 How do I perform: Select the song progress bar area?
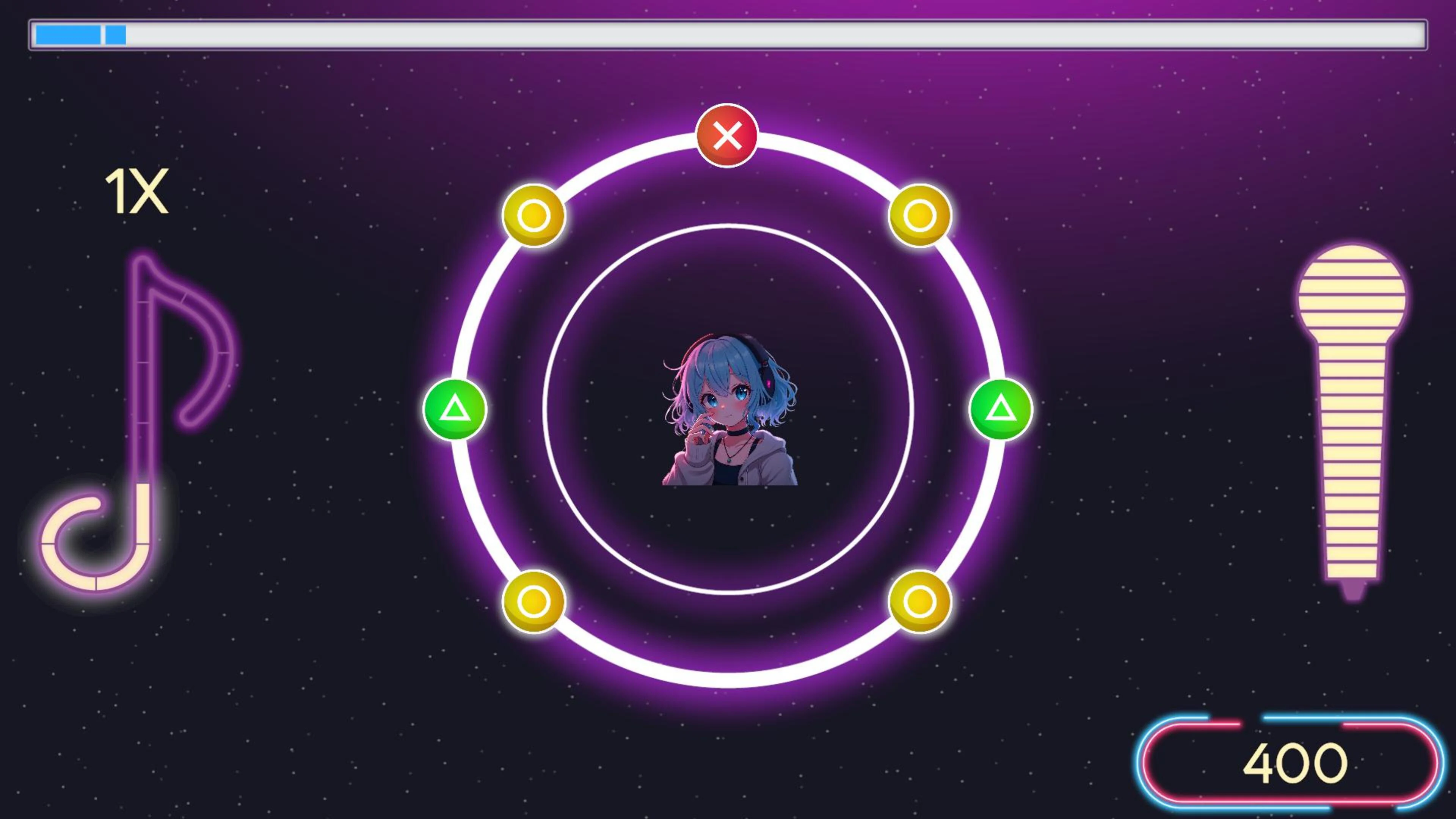pos(728,36)
